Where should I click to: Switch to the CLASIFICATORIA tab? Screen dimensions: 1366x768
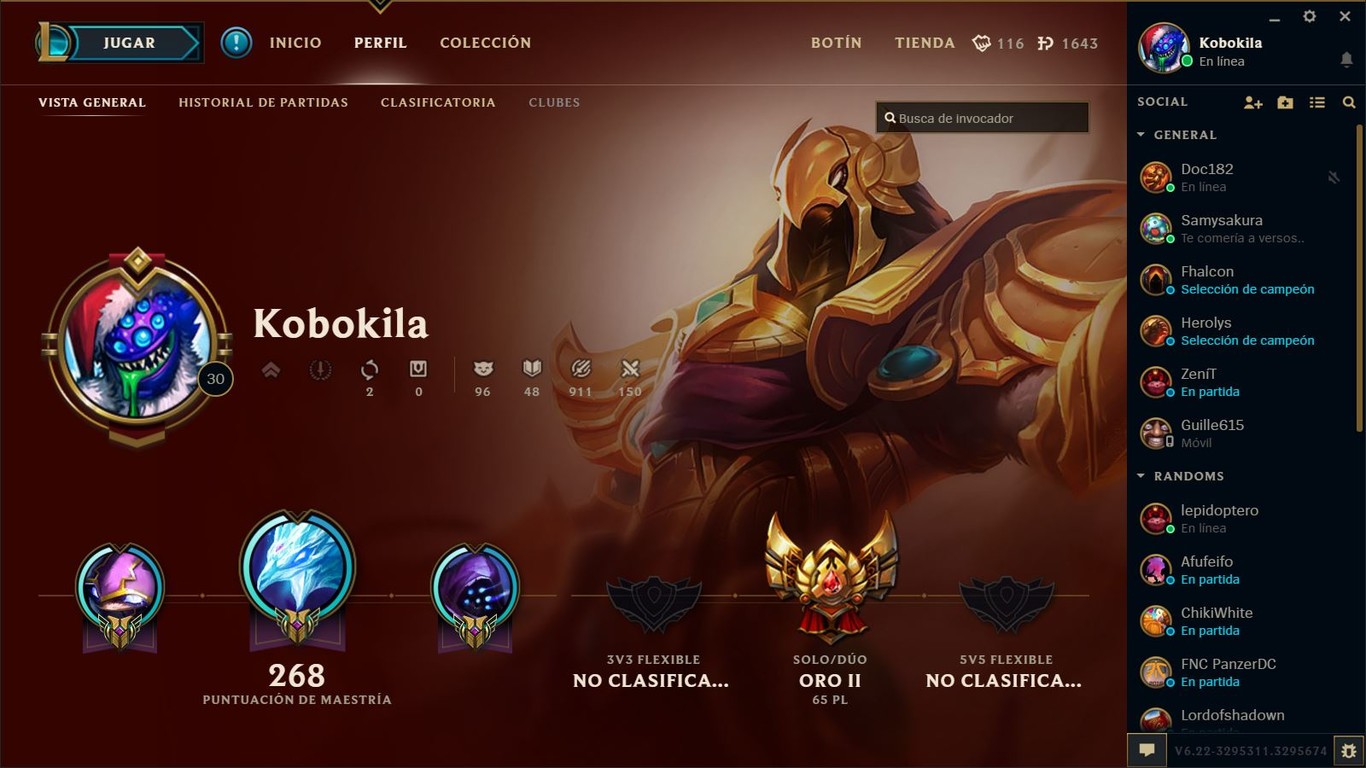tap(438, 102)
